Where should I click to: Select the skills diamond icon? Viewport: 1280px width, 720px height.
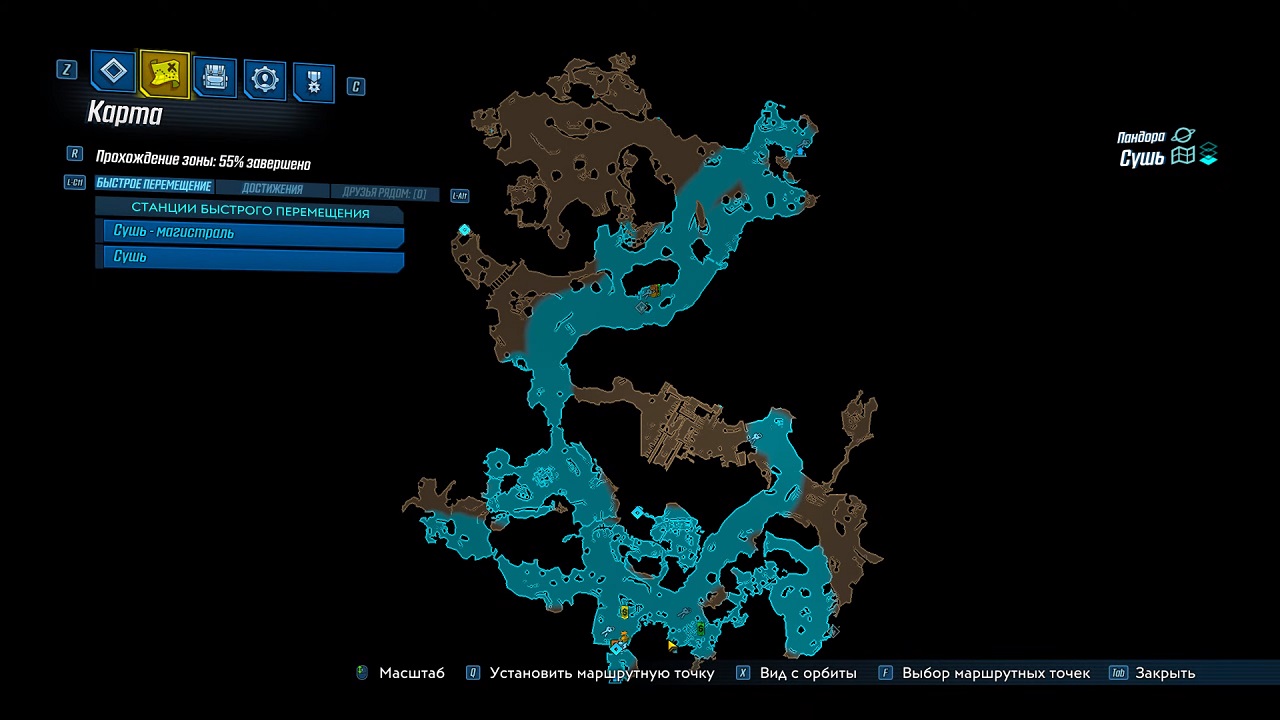[113, 71]
